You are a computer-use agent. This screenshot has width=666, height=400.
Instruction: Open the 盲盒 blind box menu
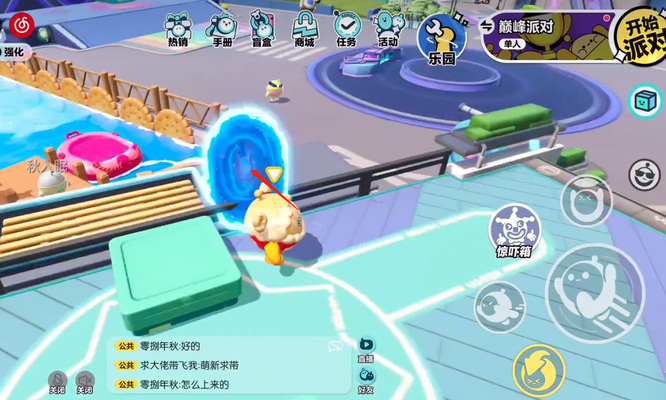click(x=261, y=29)
